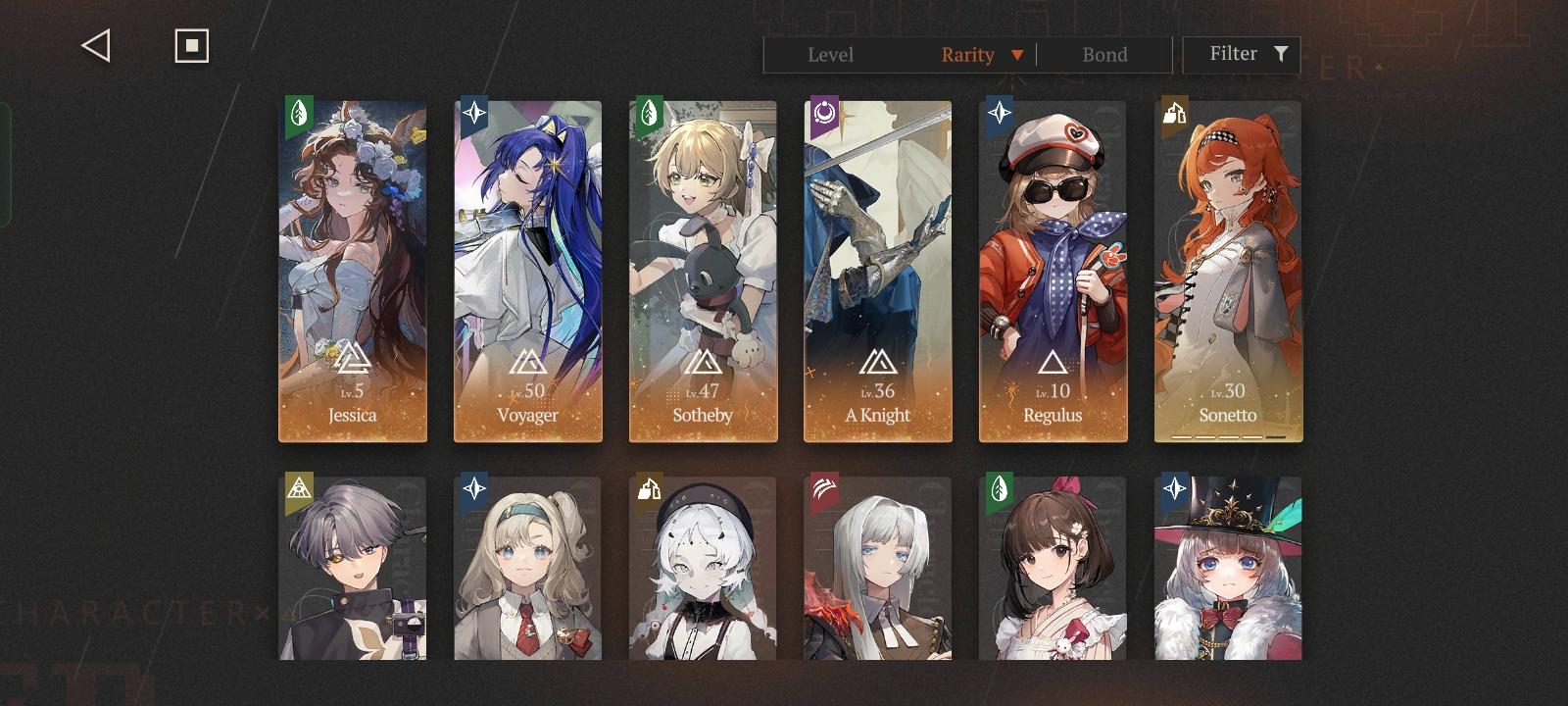Click the page indicator dots under Sonetto

pos(1229,435)
